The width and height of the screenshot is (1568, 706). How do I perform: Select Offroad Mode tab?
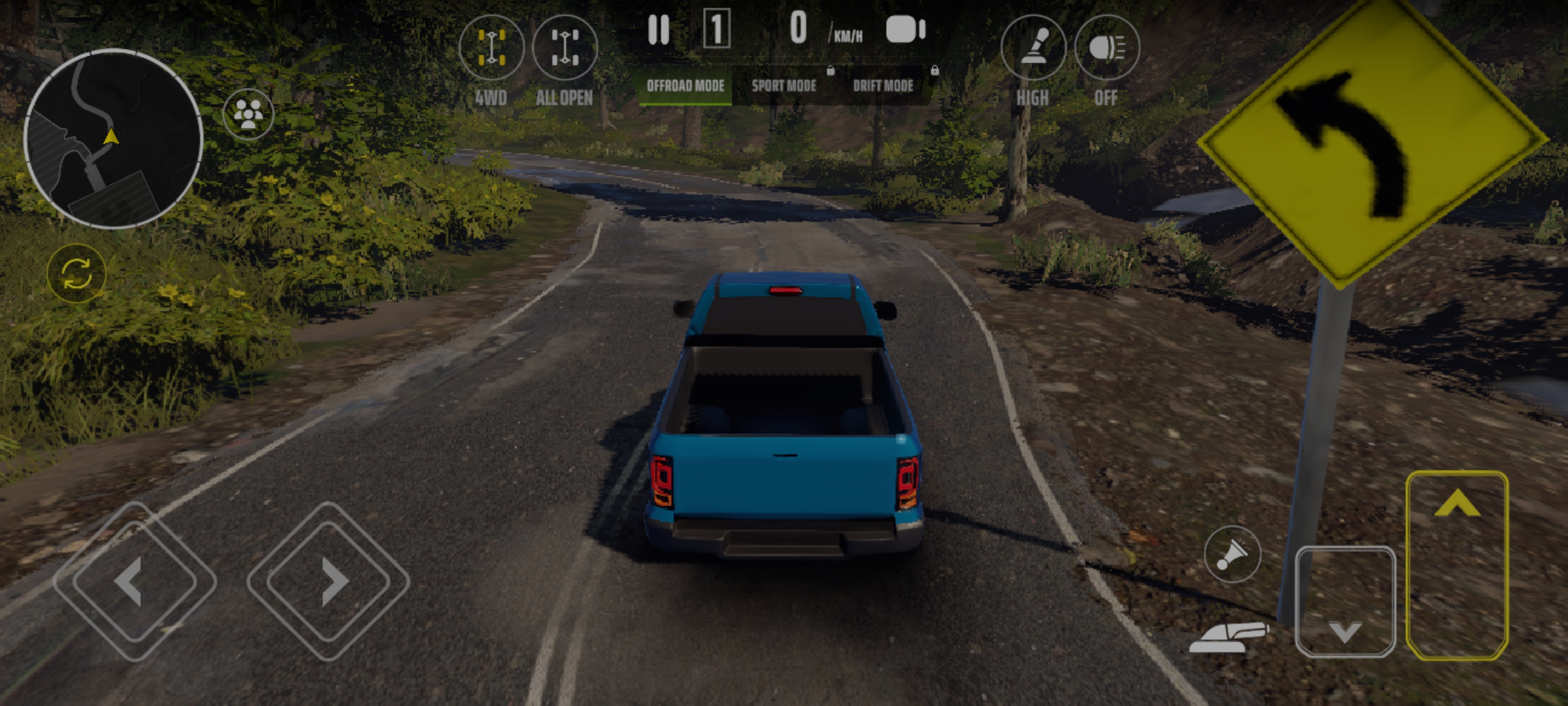coord(686,86)
